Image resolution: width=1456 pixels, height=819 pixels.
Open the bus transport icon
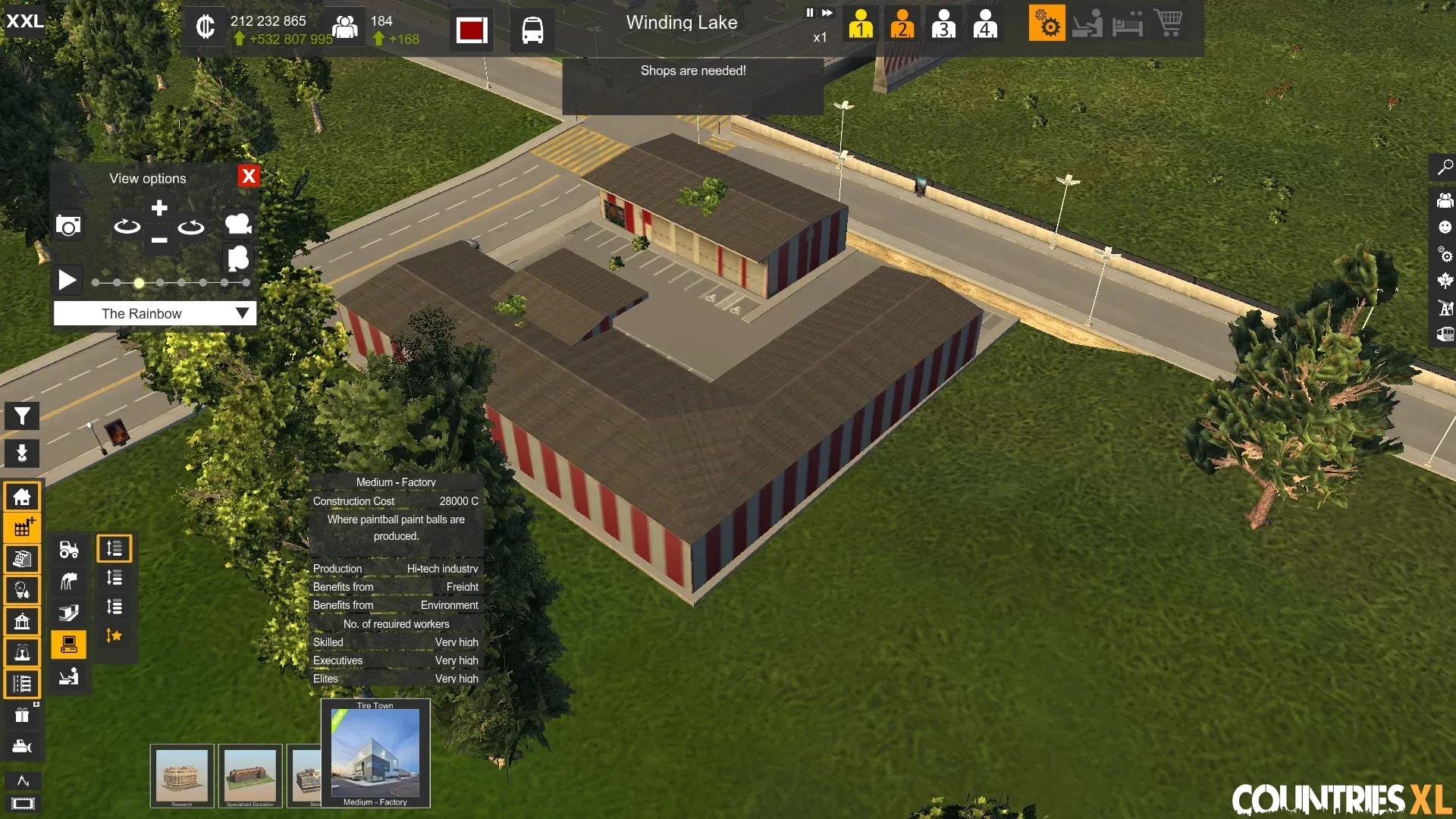coord(532,30)
